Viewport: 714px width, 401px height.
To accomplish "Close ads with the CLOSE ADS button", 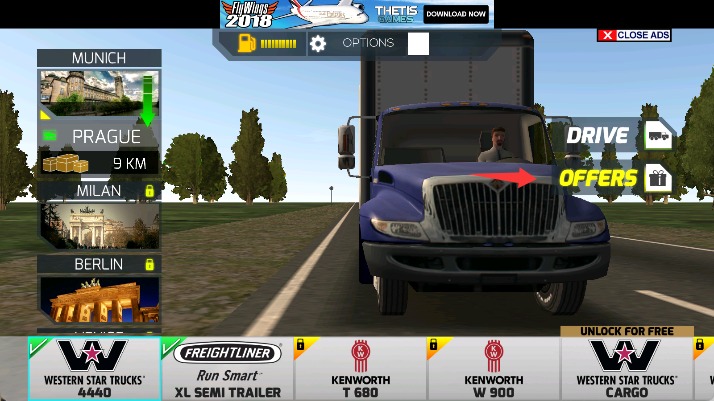I will (x=634, y=35).
